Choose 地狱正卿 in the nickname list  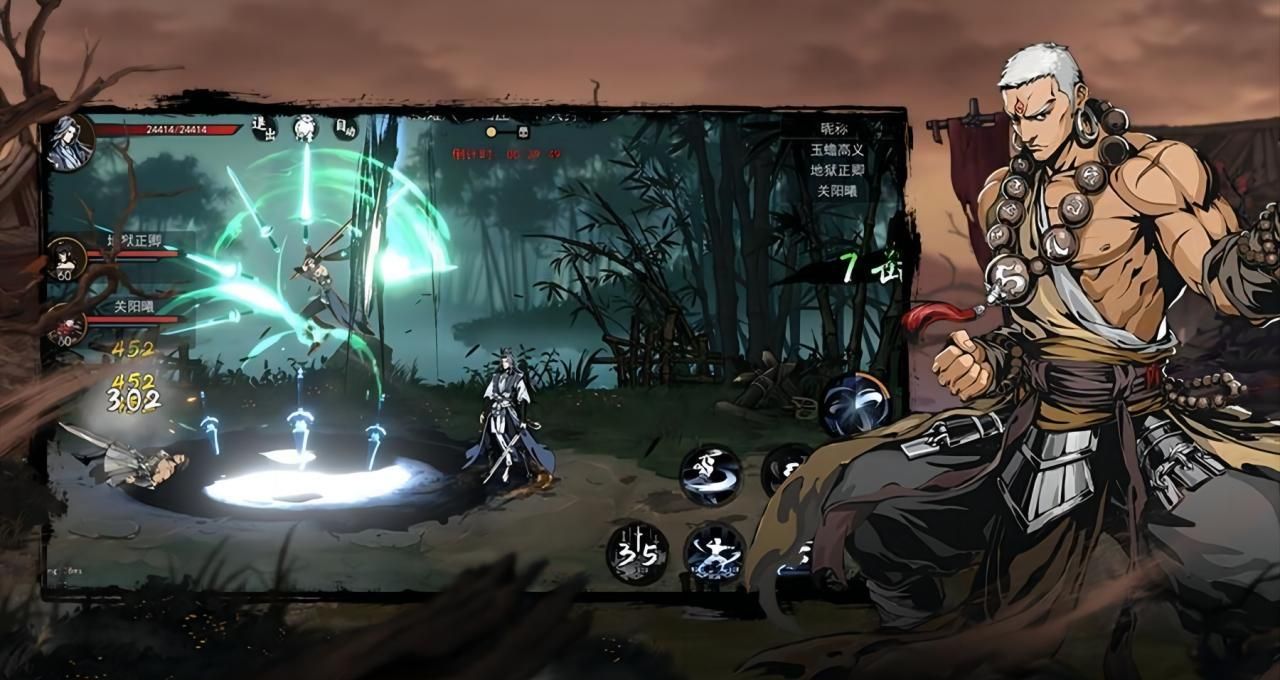[x=837, y=169]
